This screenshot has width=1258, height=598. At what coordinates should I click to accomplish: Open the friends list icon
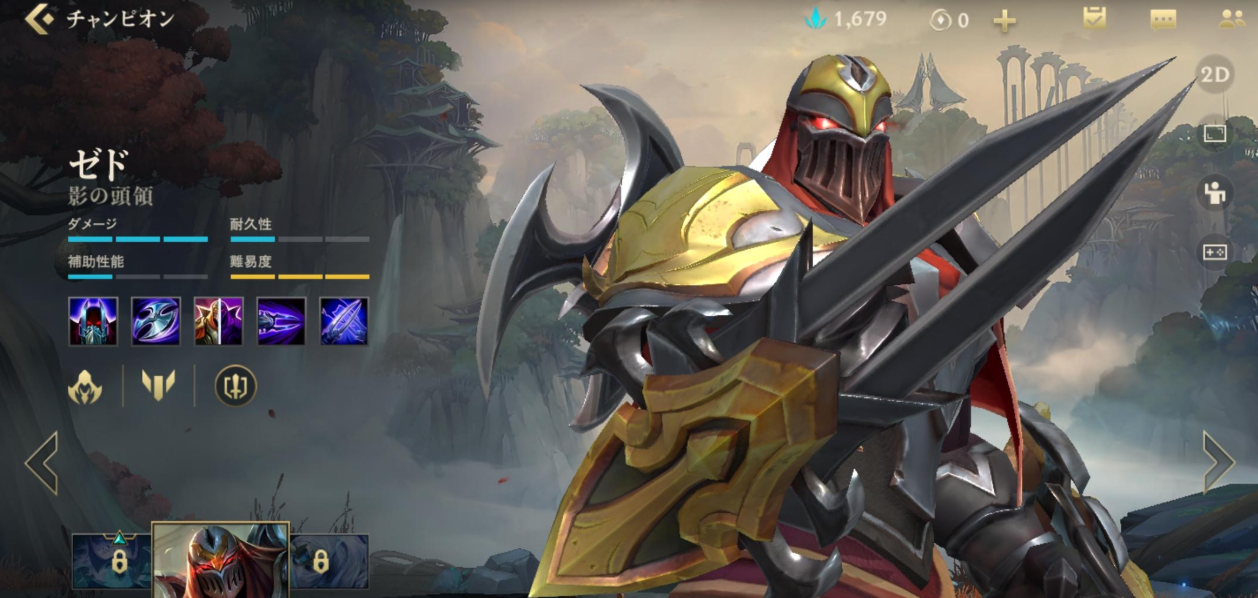pos(1231,18)
